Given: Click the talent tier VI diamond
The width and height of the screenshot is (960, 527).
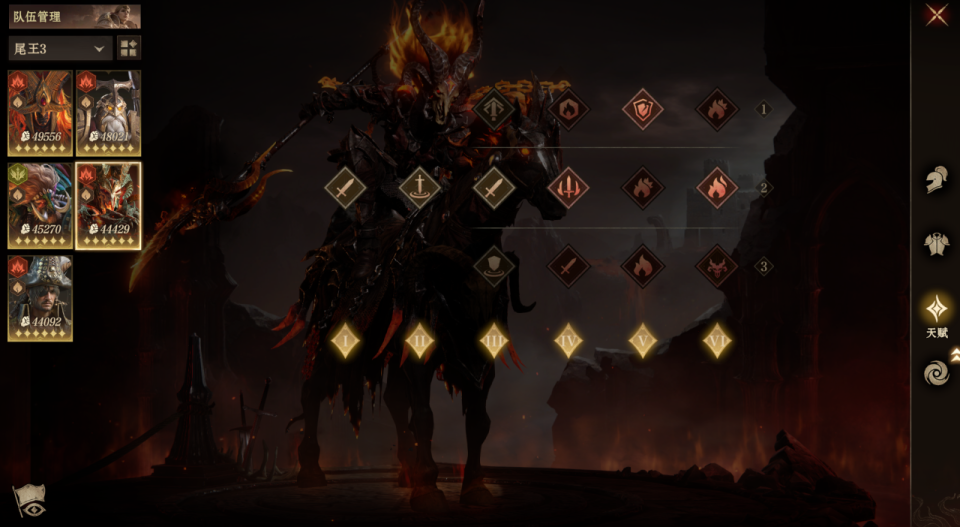Looking at the screenshot, I should tap(716, 340).
